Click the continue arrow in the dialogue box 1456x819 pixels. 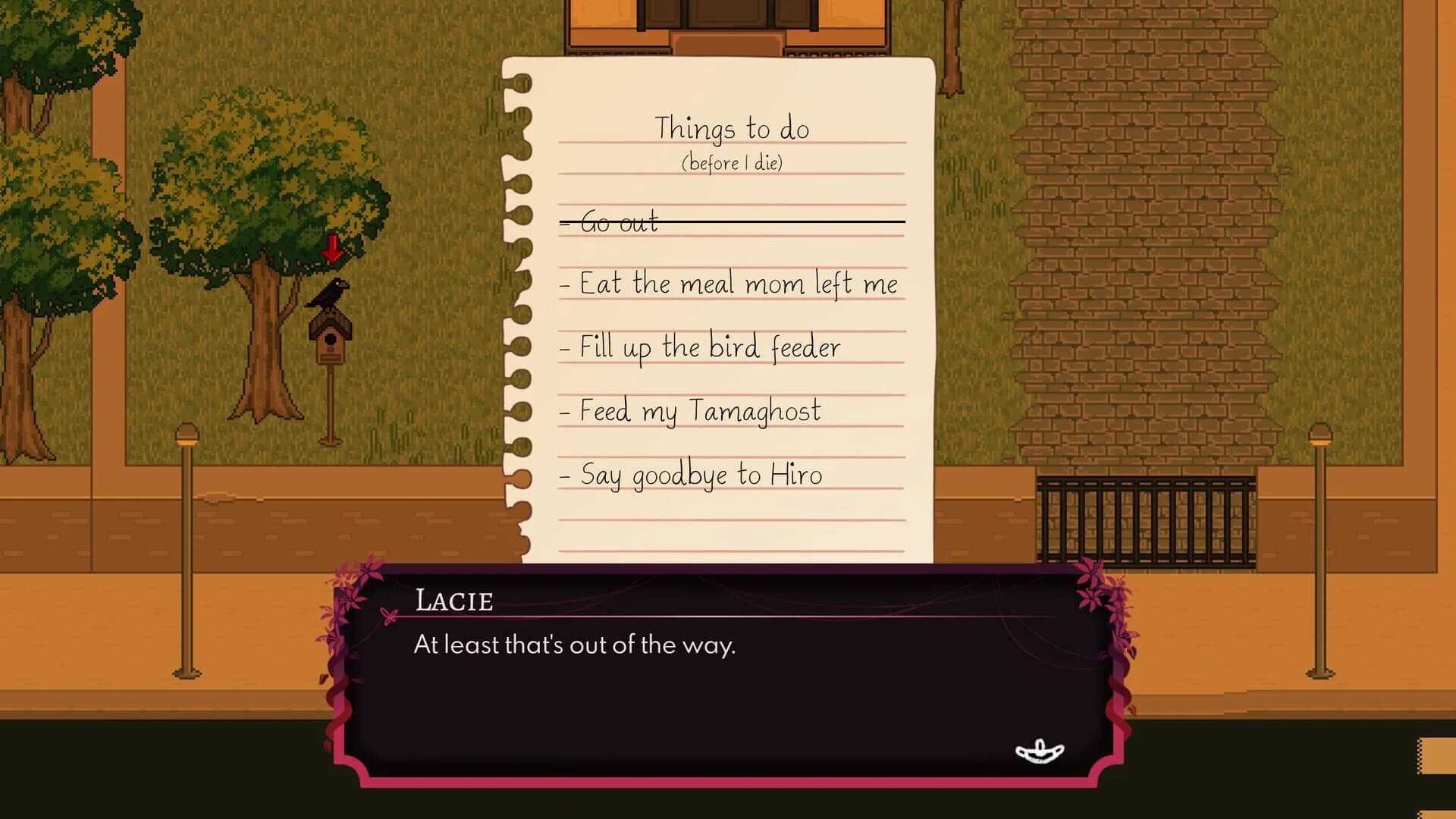(1039, 749)
